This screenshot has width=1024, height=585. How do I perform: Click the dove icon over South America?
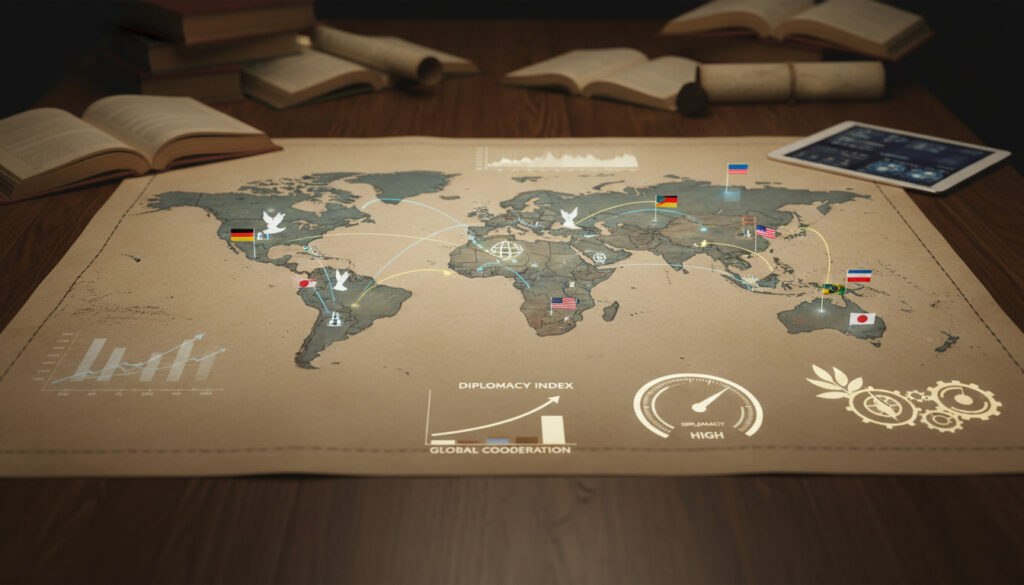(341, 279)
